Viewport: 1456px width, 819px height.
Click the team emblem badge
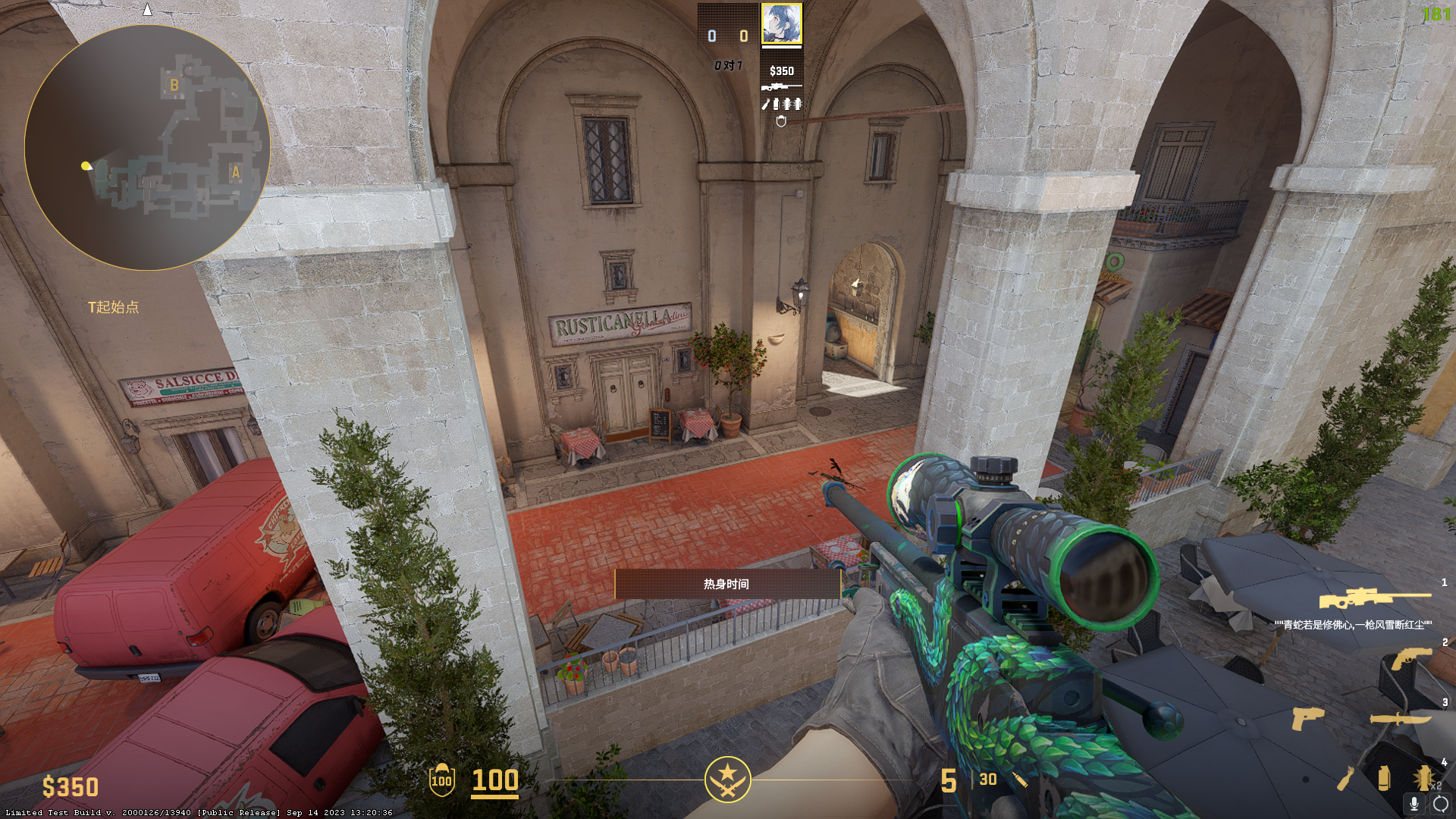coord(727,779)
